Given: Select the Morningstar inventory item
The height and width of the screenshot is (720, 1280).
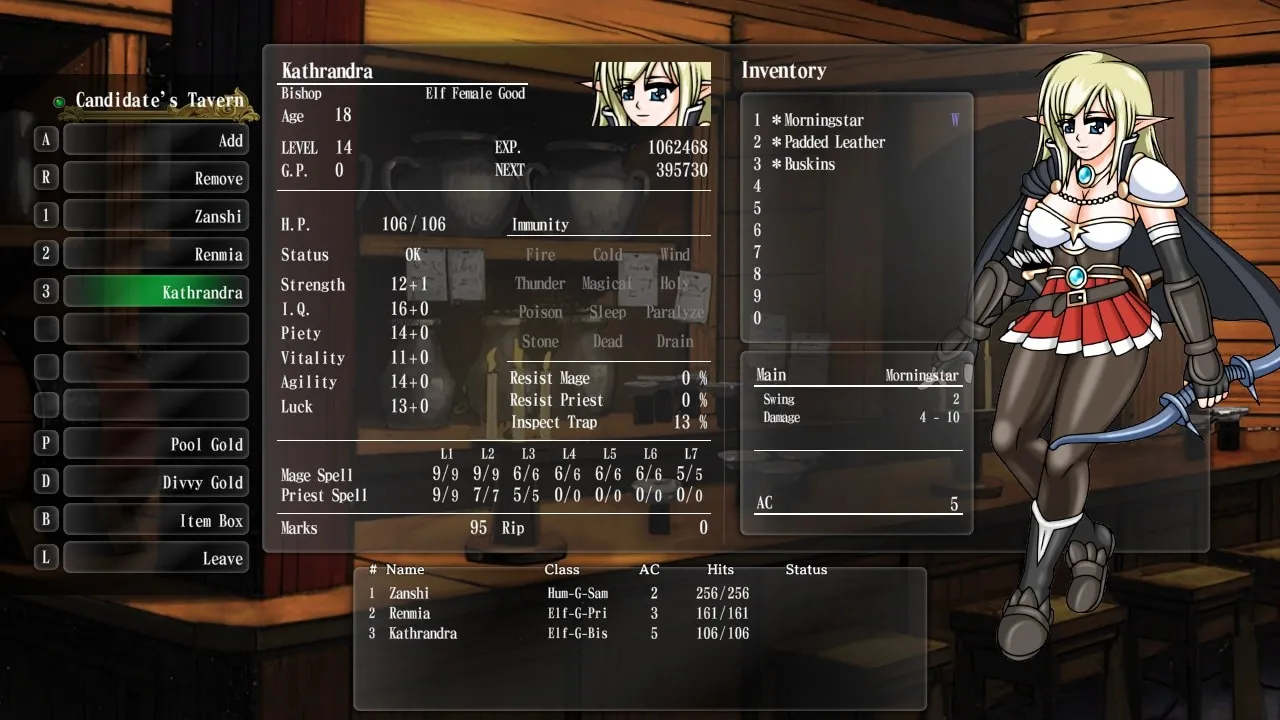Looking at the screenshot, I should [823, 120].
